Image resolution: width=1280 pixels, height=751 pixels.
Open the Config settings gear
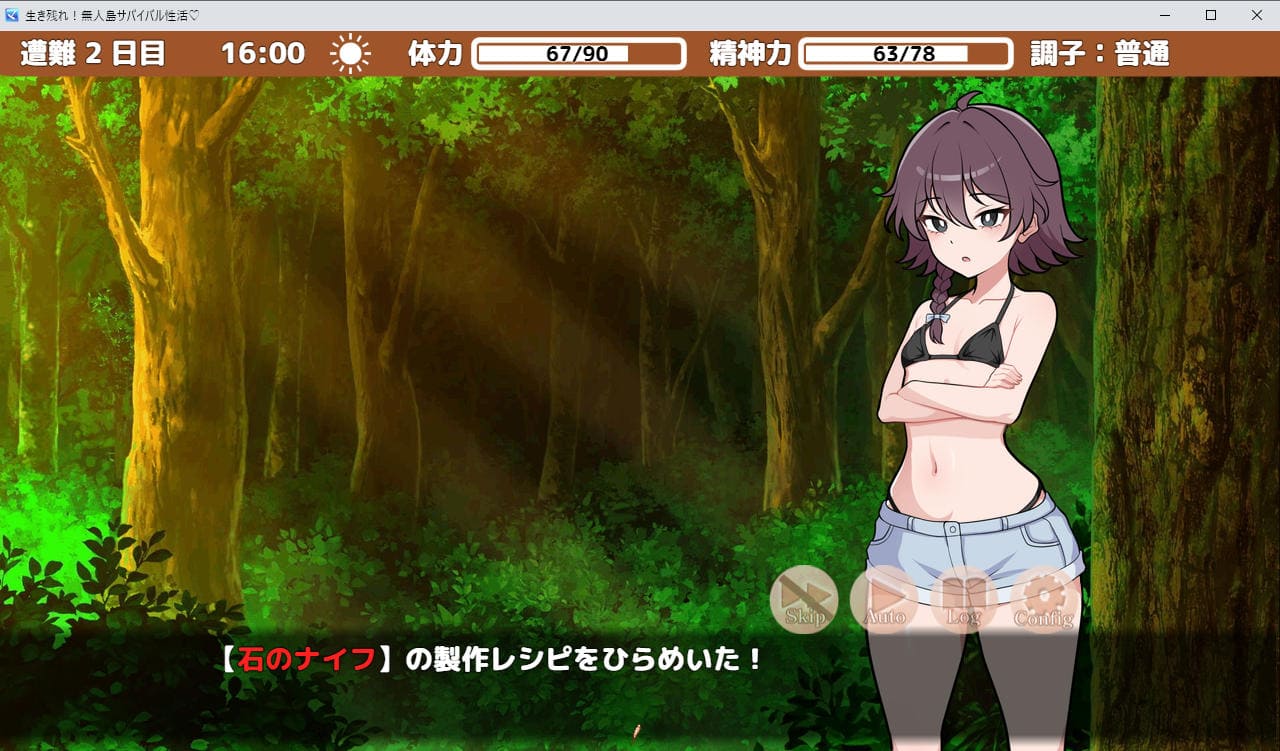(1044, 600)
